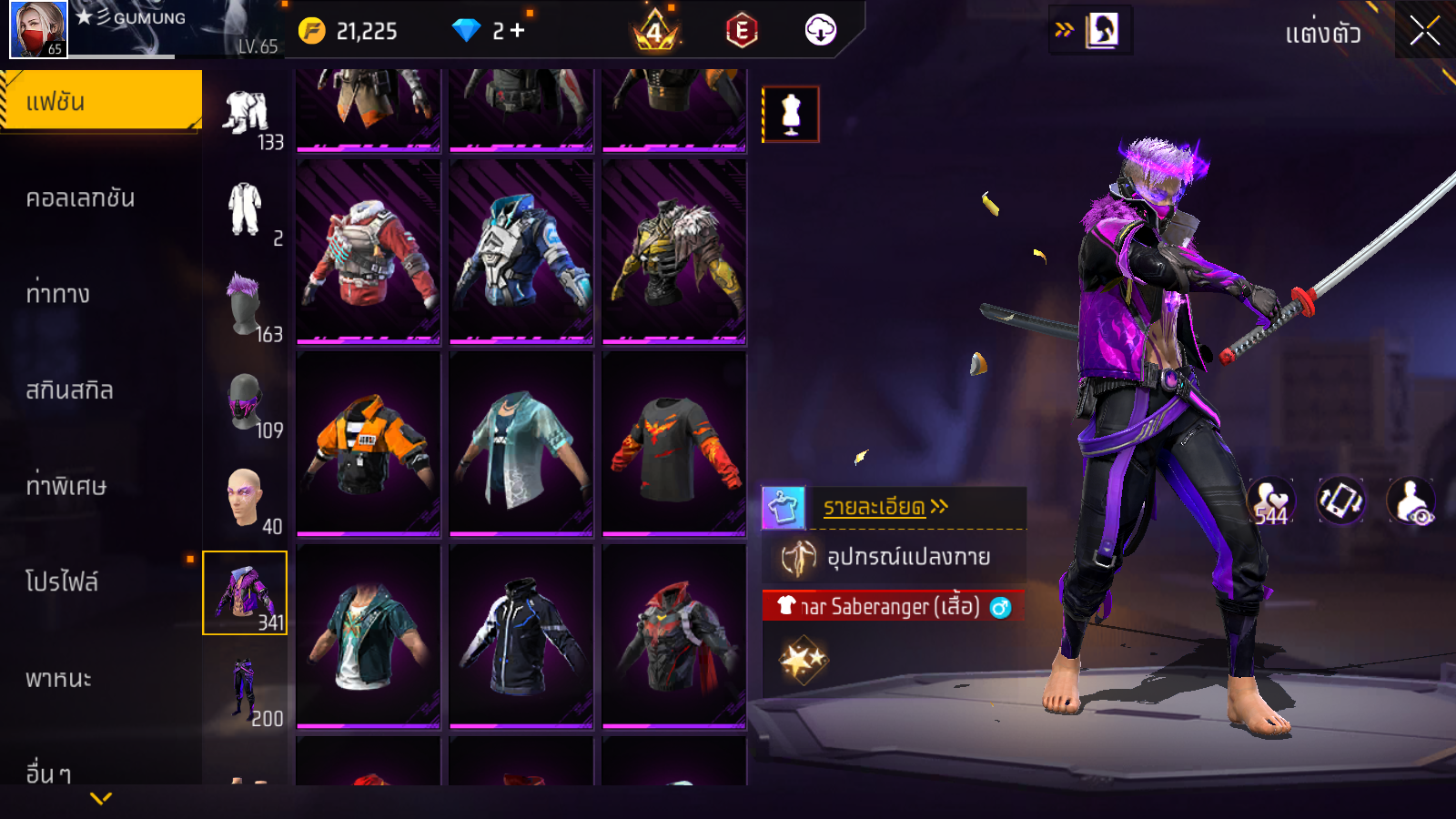Pick the orange and black jacket
This screenshot has height=819, width=1456.
tap(369, 443)
